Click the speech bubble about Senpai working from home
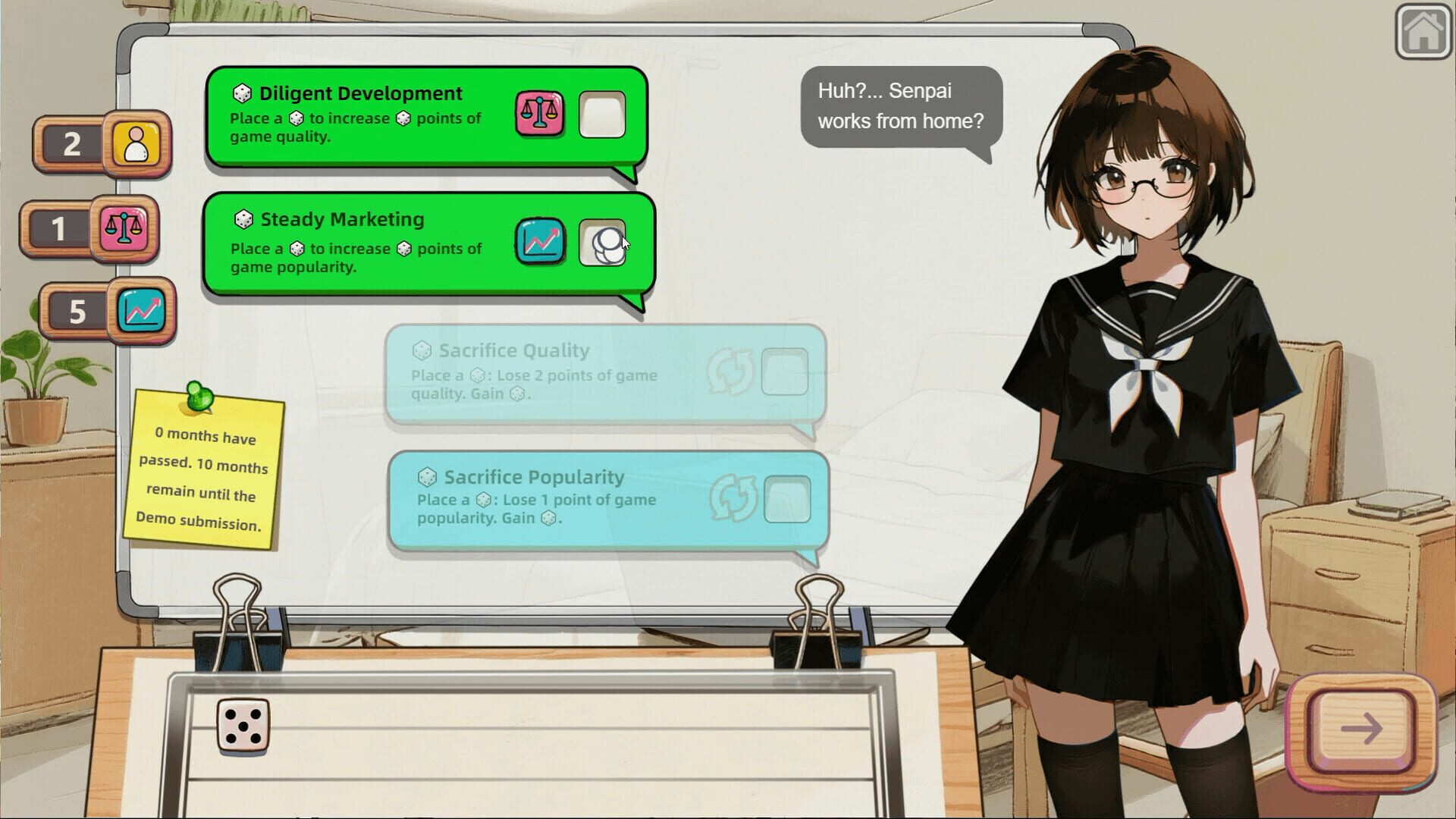 [901, 106]
